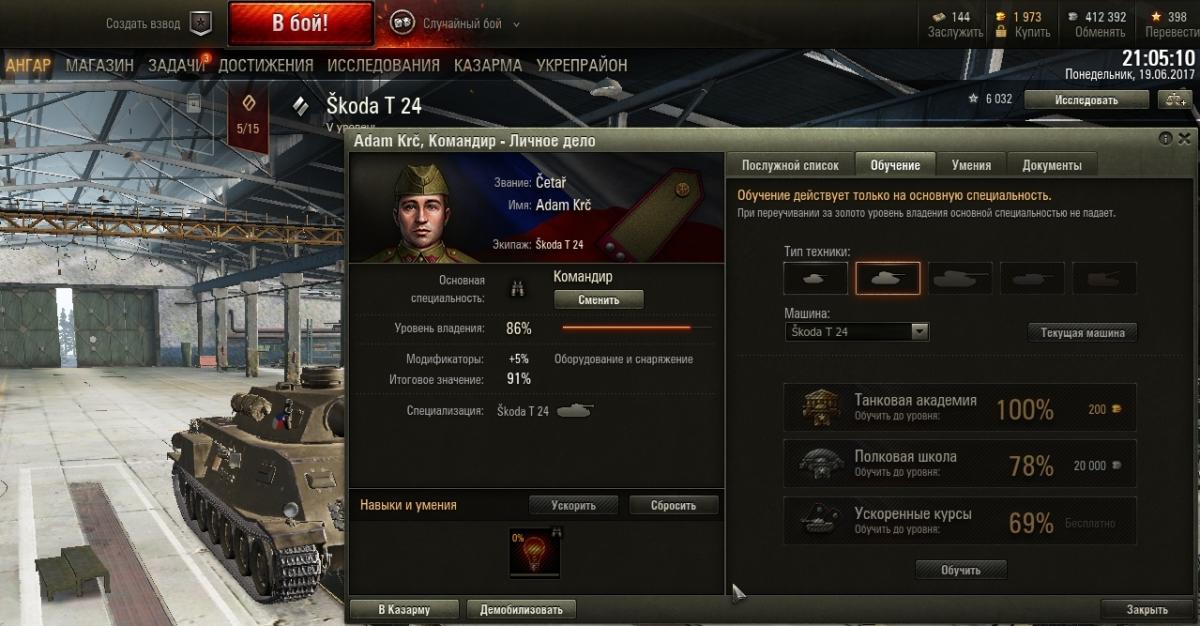Start the battle with the «В бой!» button
Image resolution: width=1200 pixels, height=626 pixels.
pos(300,22)
